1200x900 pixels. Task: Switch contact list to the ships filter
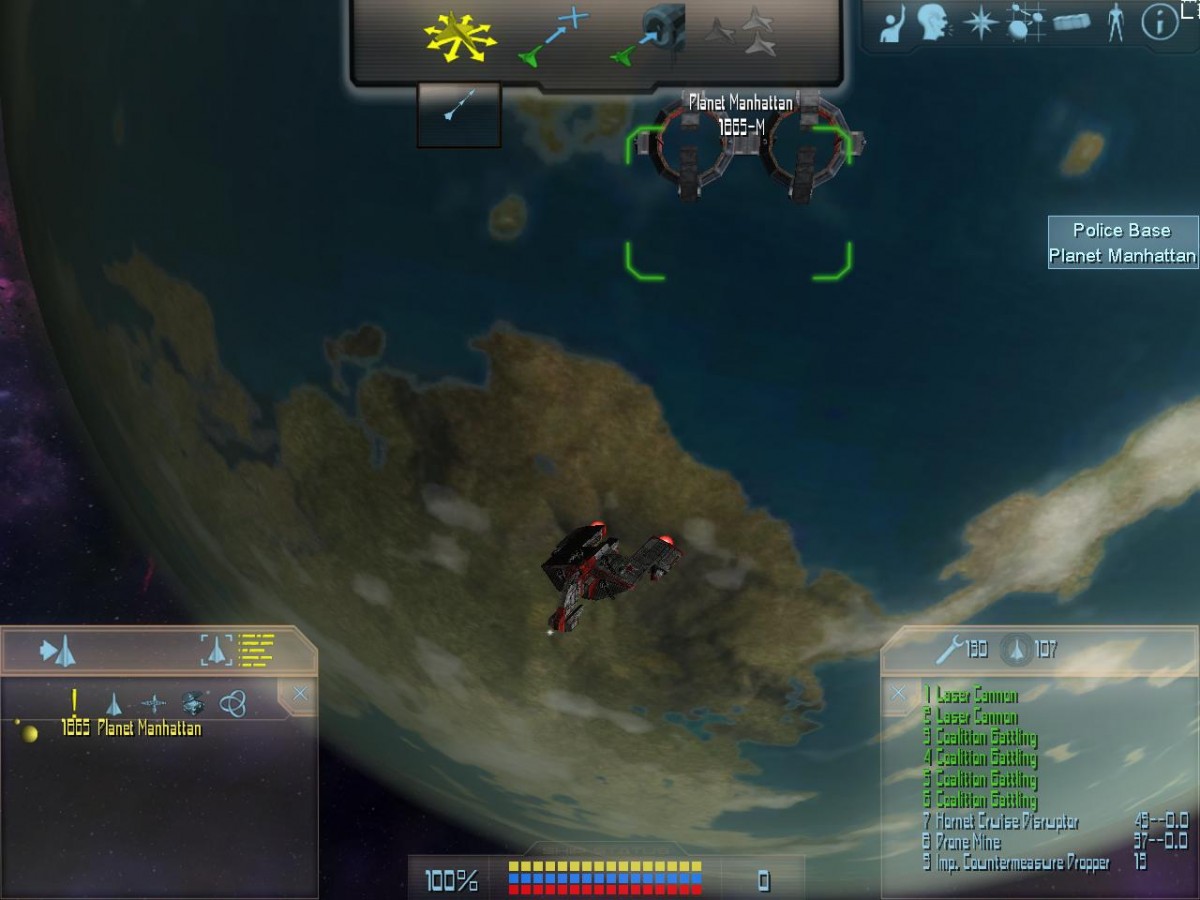pos(114,703)
